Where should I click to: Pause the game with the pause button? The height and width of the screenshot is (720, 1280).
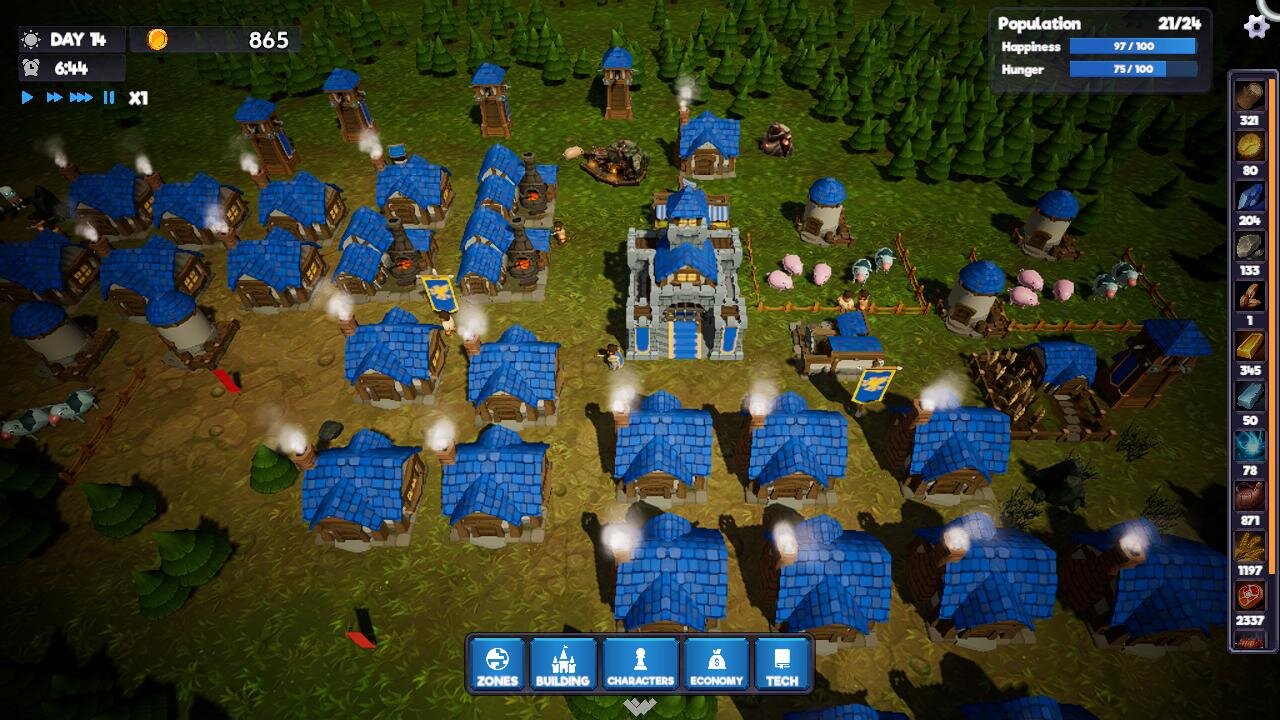click(109, 97)
